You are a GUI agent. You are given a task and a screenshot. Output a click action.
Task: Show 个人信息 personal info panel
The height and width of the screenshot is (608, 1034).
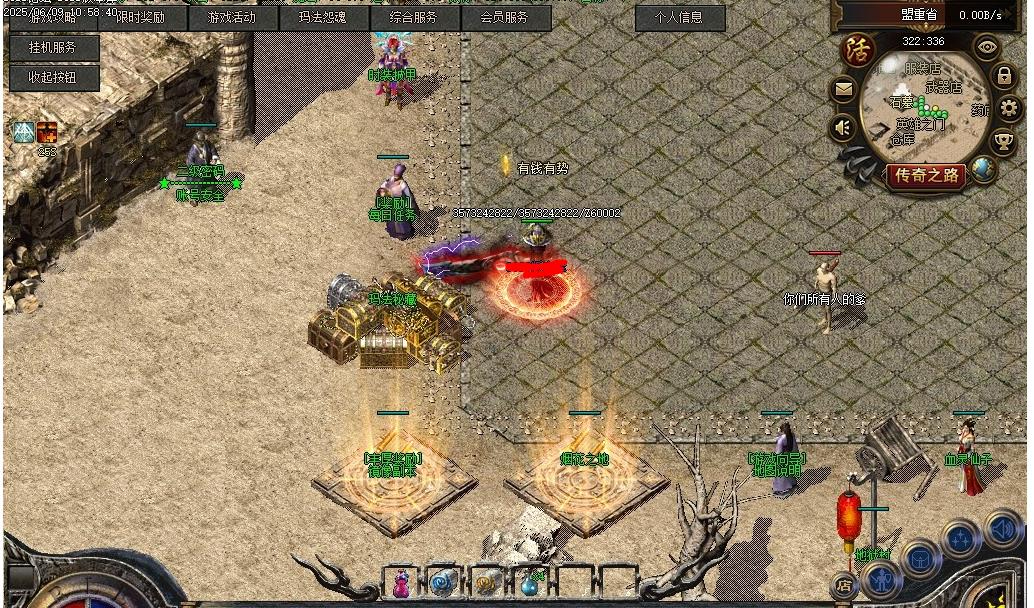tap(679, 17)
